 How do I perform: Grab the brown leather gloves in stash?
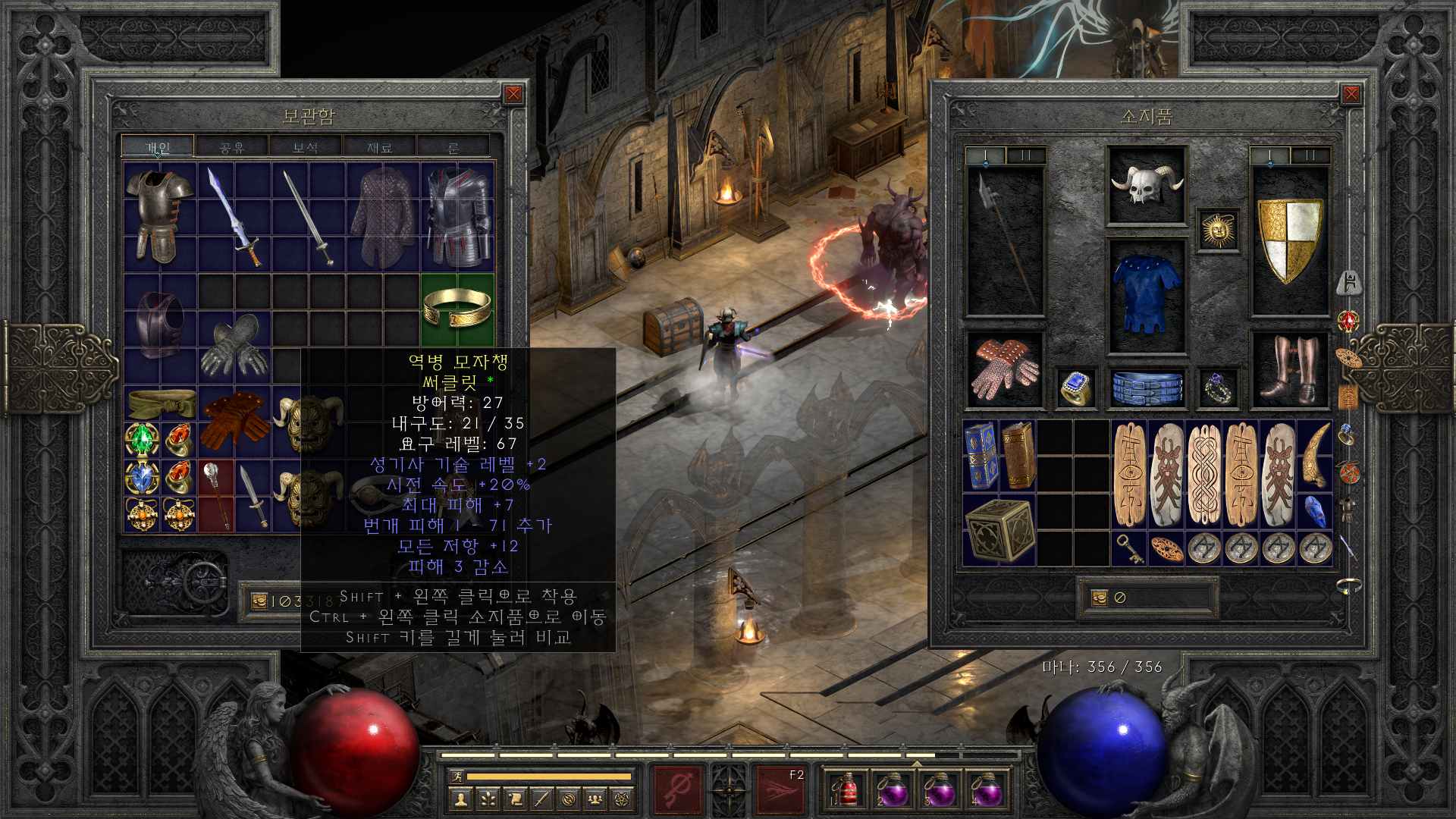pyautogui.click(x=234, y=419)
